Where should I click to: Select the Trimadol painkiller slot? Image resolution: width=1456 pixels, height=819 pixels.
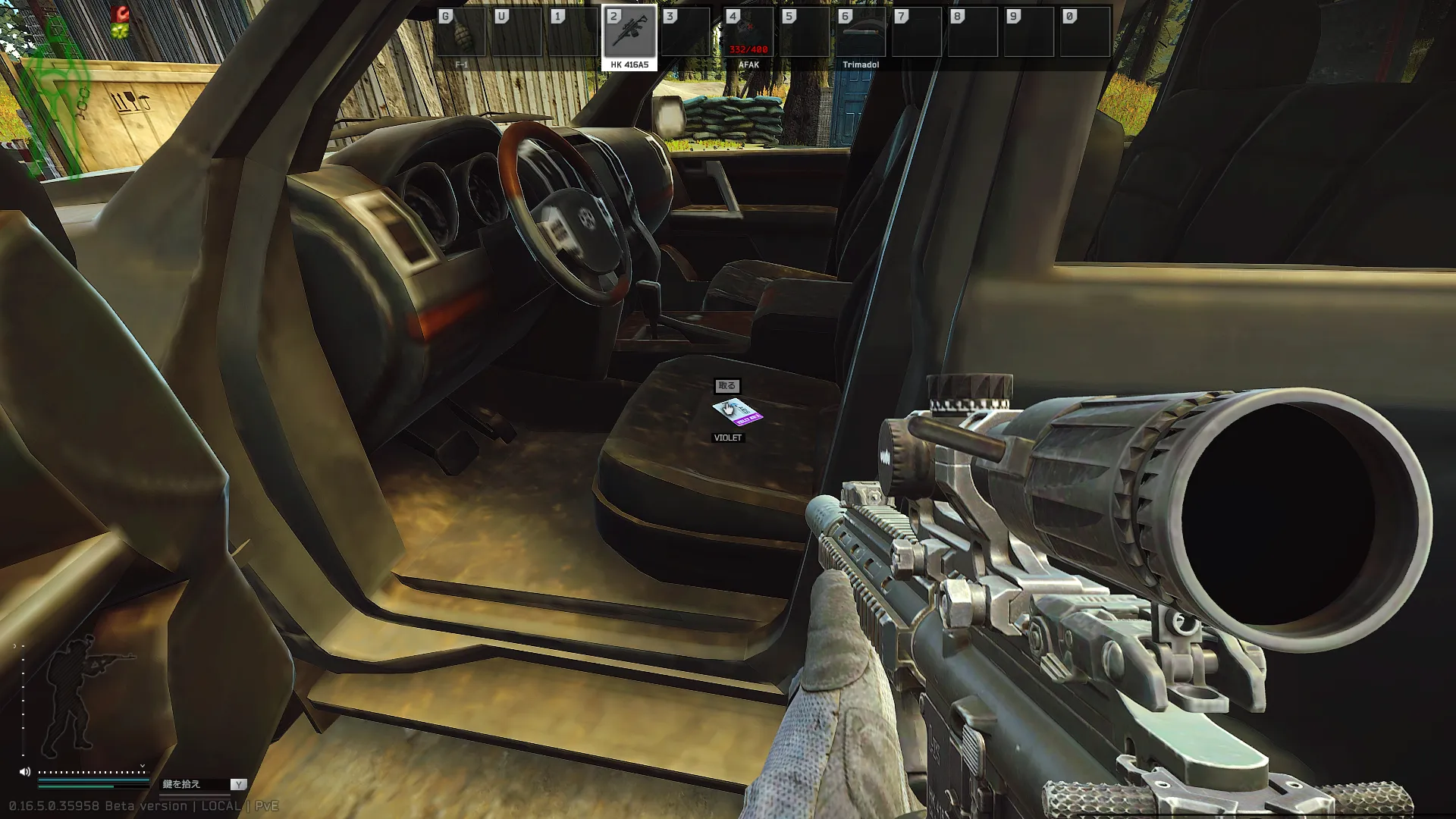pyautogui.click(x=860, y=33)
